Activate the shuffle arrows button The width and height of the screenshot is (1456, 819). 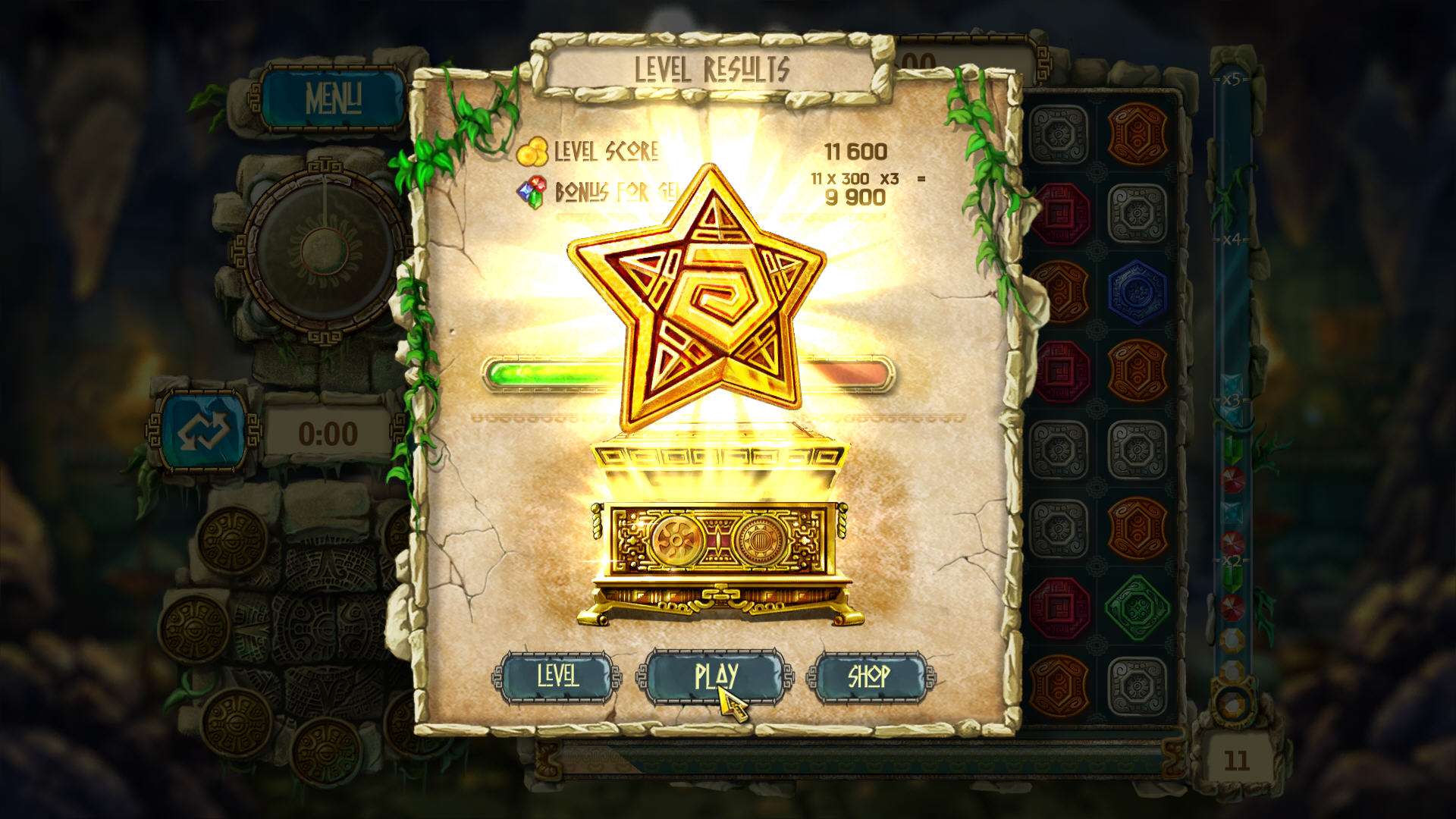203,431
